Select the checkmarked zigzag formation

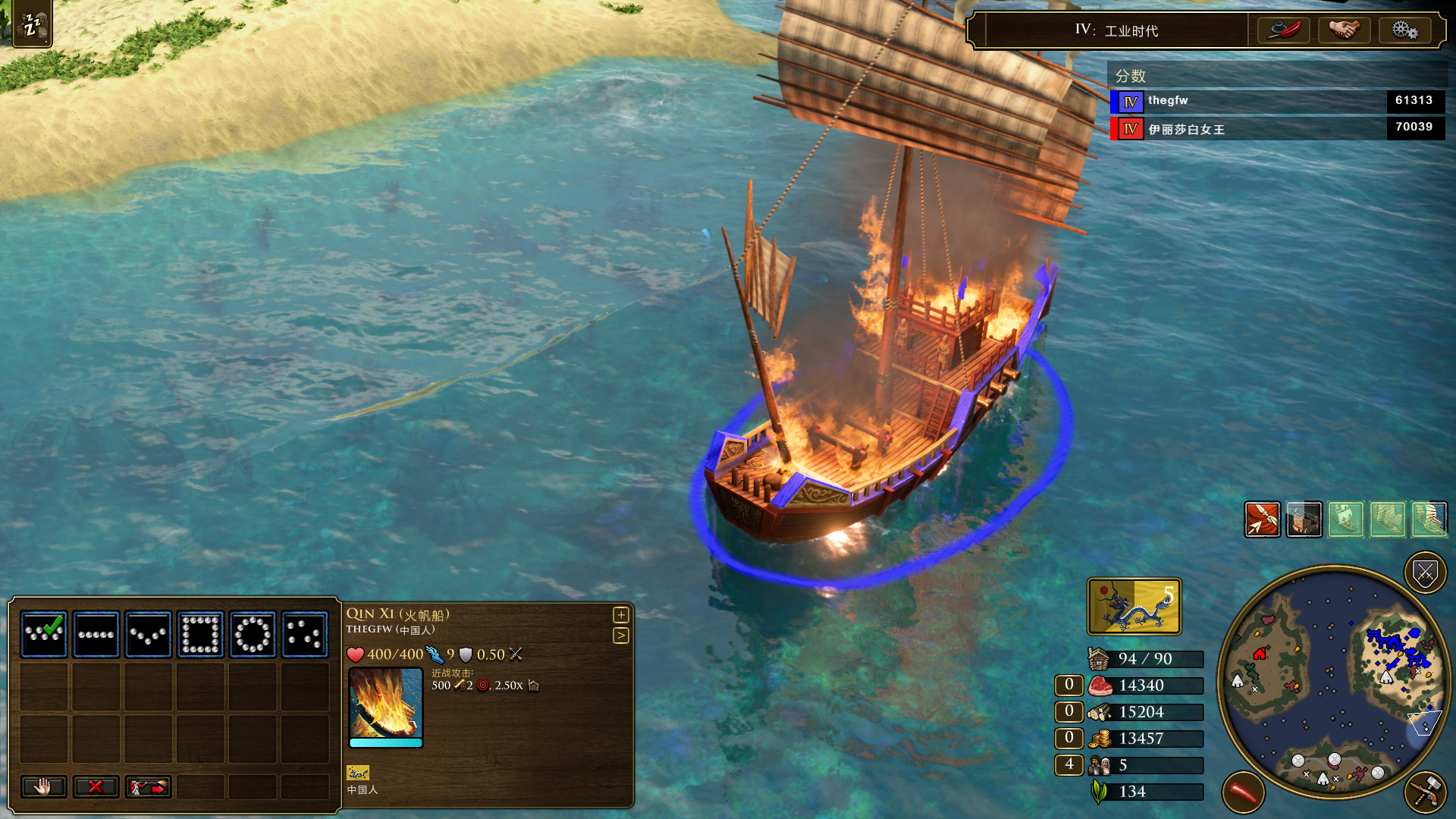coord(44,634)
